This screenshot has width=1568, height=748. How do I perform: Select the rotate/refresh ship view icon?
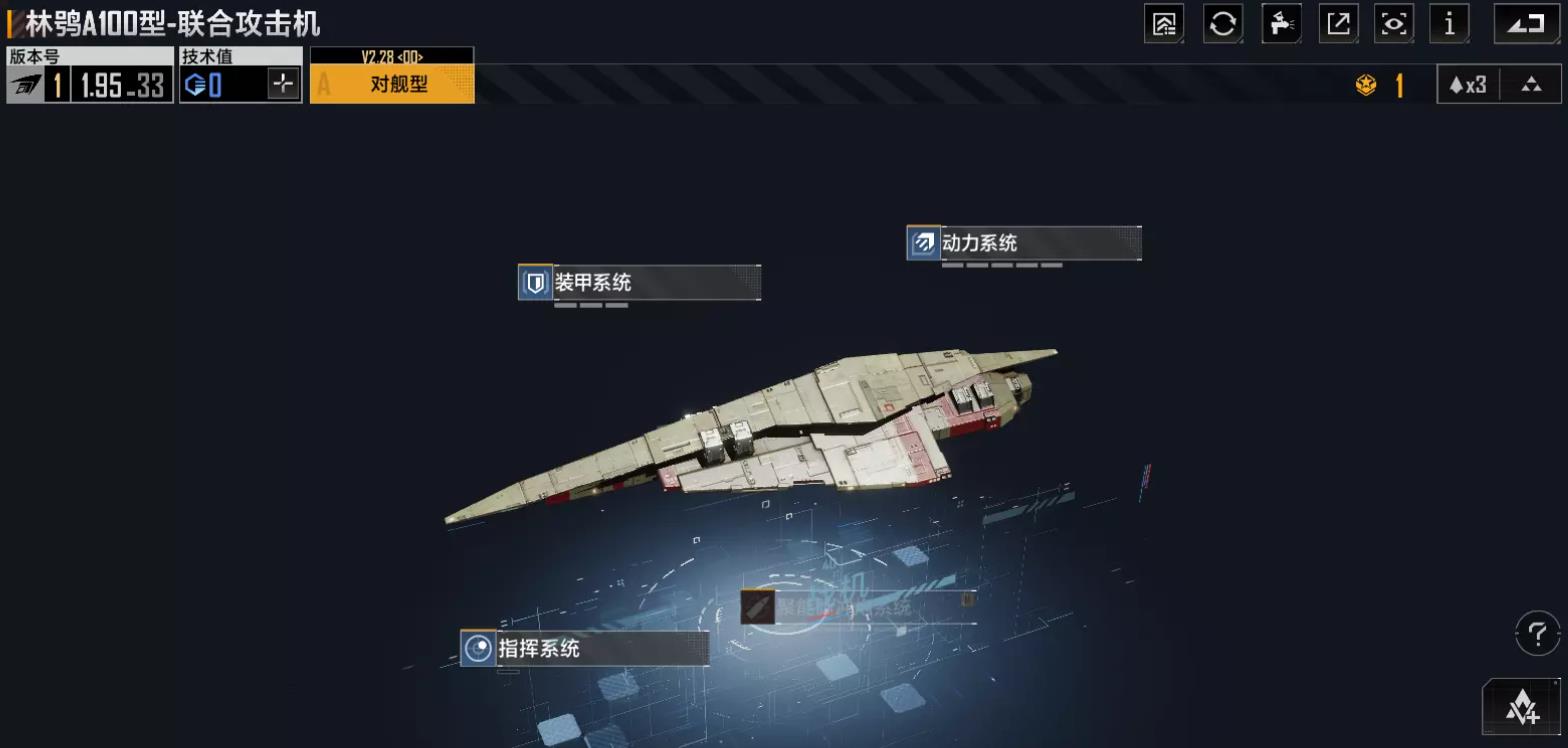tap(1222, 24)
